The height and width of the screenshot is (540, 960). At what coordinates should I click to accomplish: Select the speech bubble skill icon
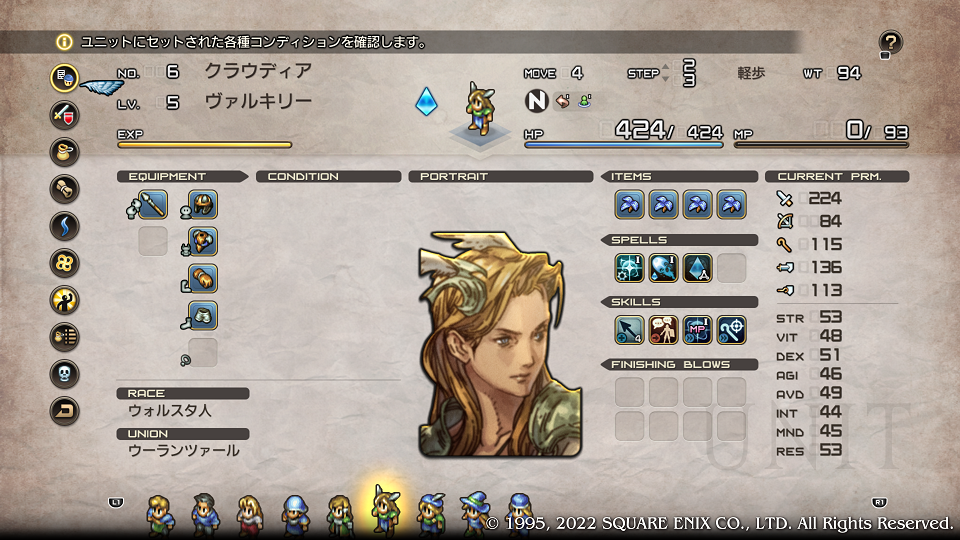[x=664, y=329]
